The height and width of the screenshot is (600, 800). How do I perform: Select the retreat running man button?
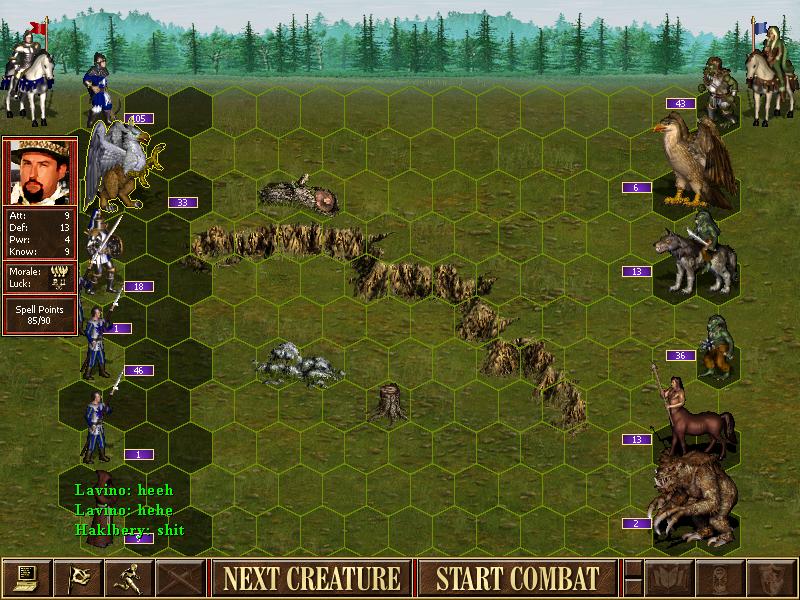(x=128, y=578)
